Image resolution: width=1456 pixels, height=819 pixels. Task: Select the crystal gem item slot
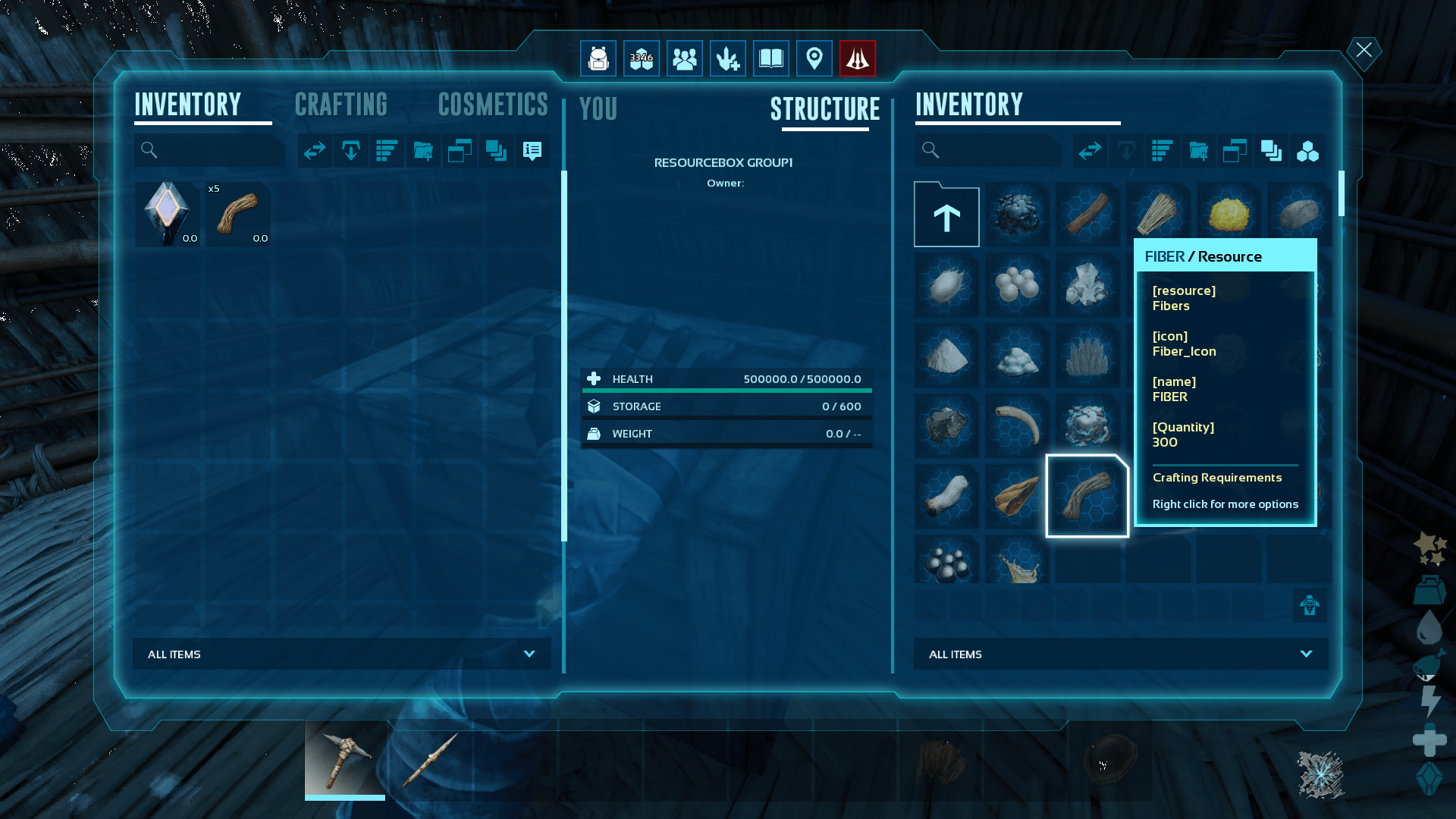(168, 214)
